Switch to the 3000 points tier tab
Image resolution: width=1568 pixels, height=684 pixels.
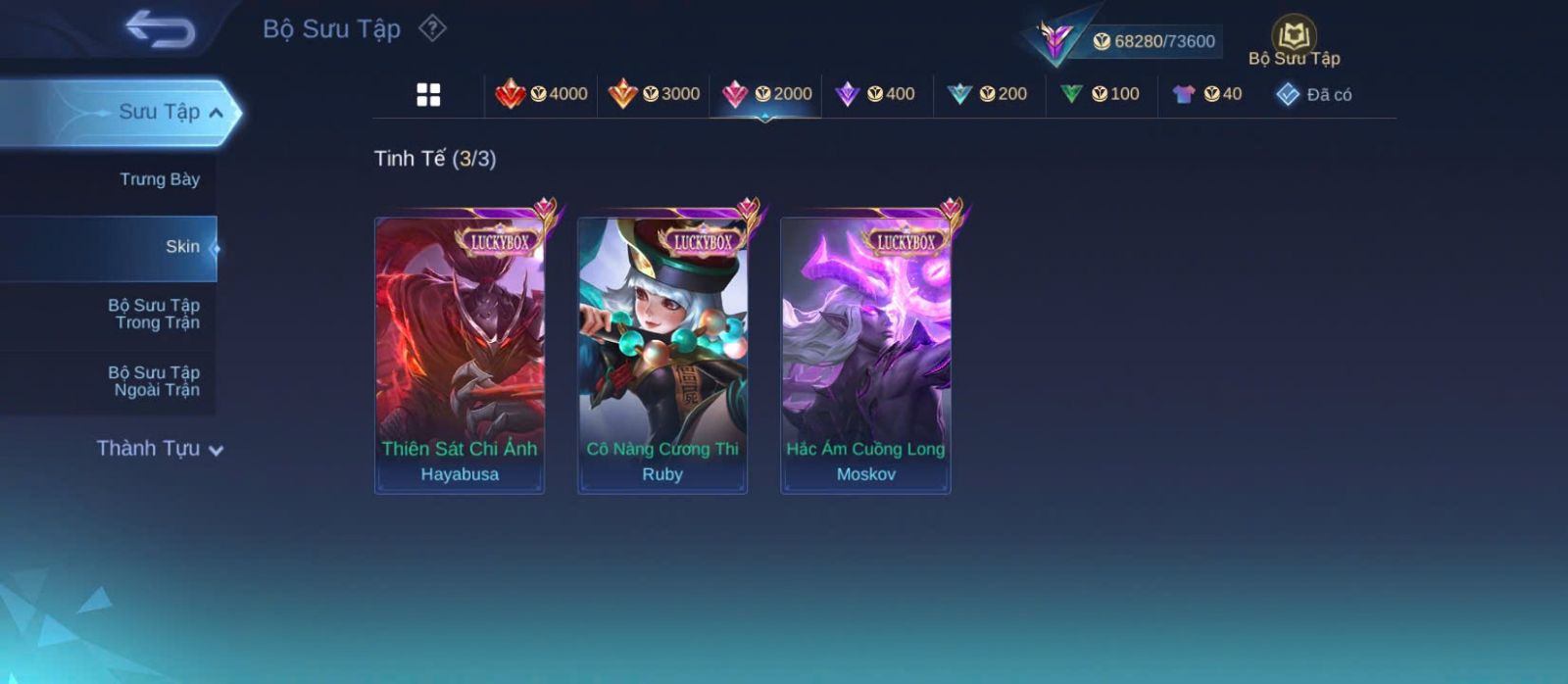point(654,94)
